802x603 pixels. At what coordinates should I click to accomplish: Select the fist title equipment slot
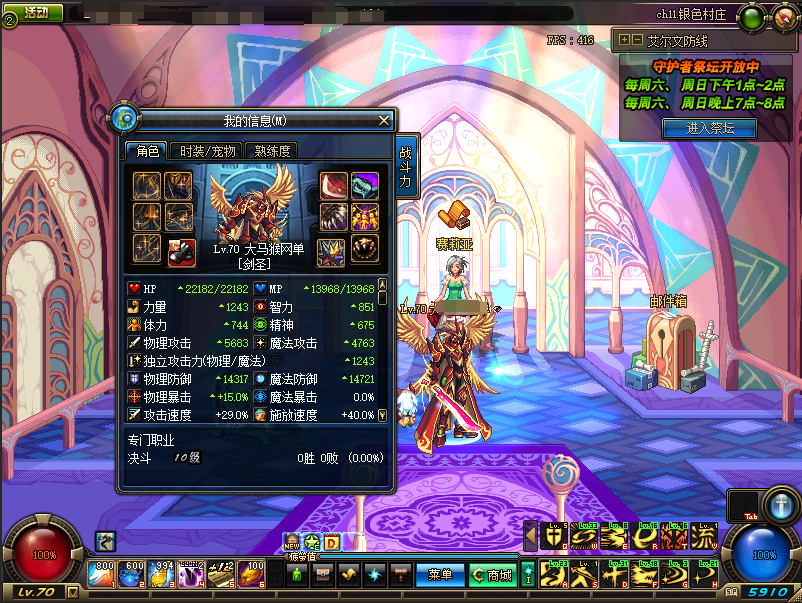point(181,248)
